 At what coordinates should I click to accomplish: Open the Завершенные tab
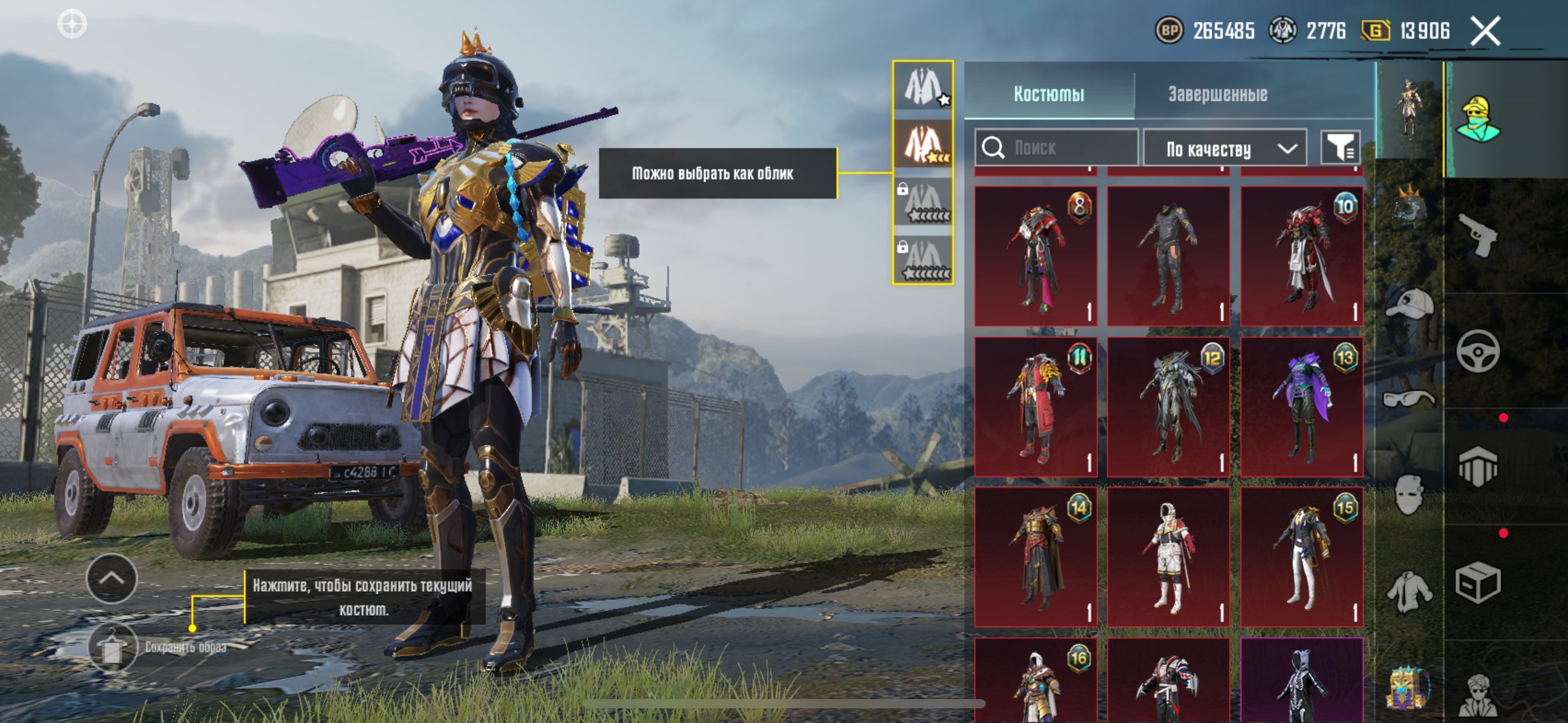1217,94
